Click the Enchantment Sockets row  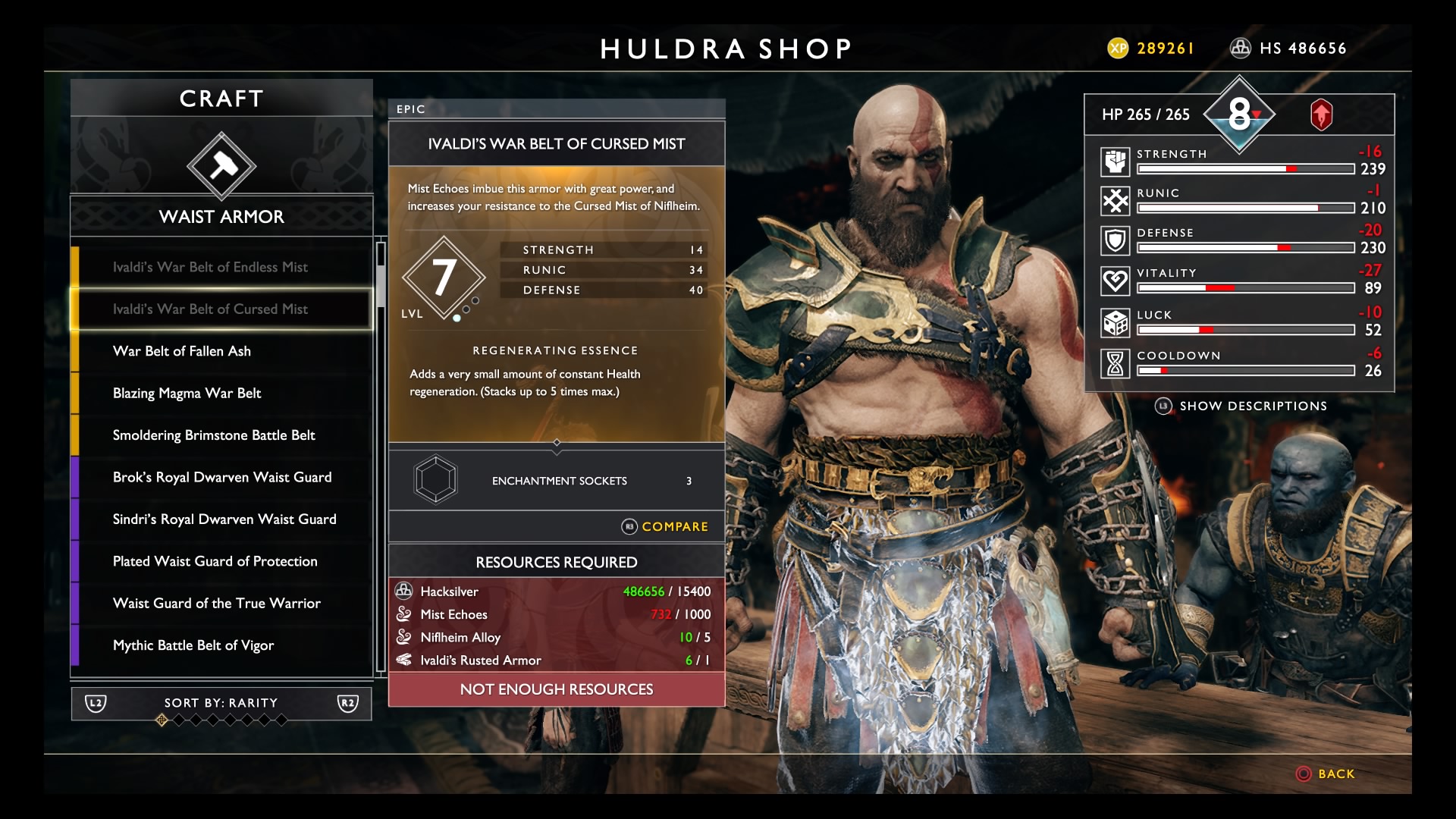pos(556,481)
